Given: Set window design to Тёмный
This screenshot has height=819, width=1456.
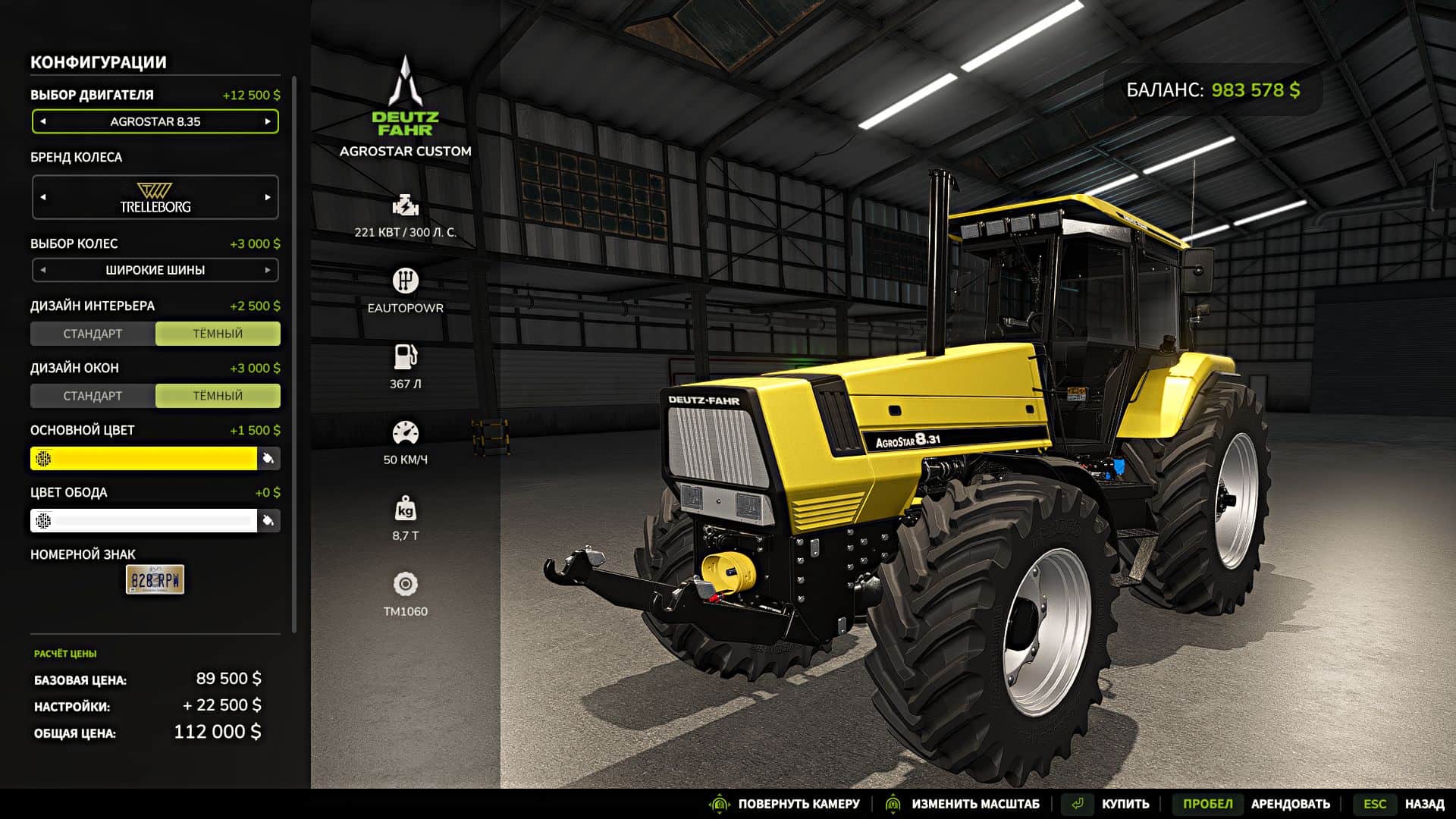Looking at the screenshot, I should (x=218, y=396).
